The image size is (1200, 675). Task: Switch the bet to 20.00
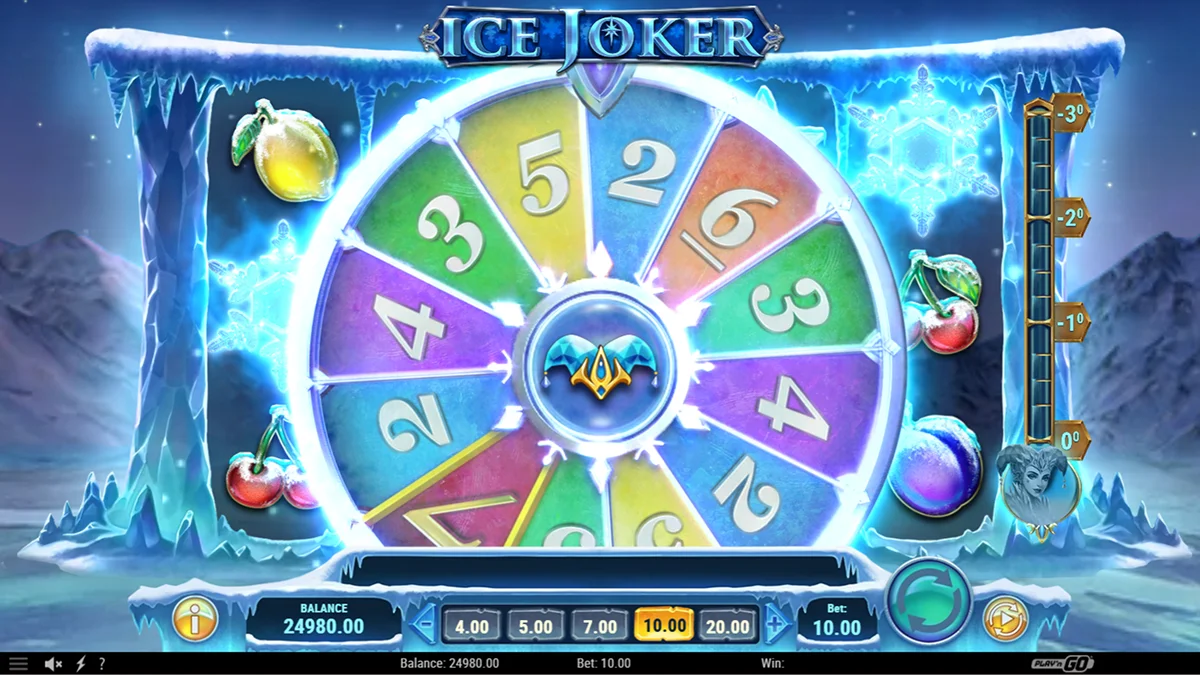click(x=727, y=627)
